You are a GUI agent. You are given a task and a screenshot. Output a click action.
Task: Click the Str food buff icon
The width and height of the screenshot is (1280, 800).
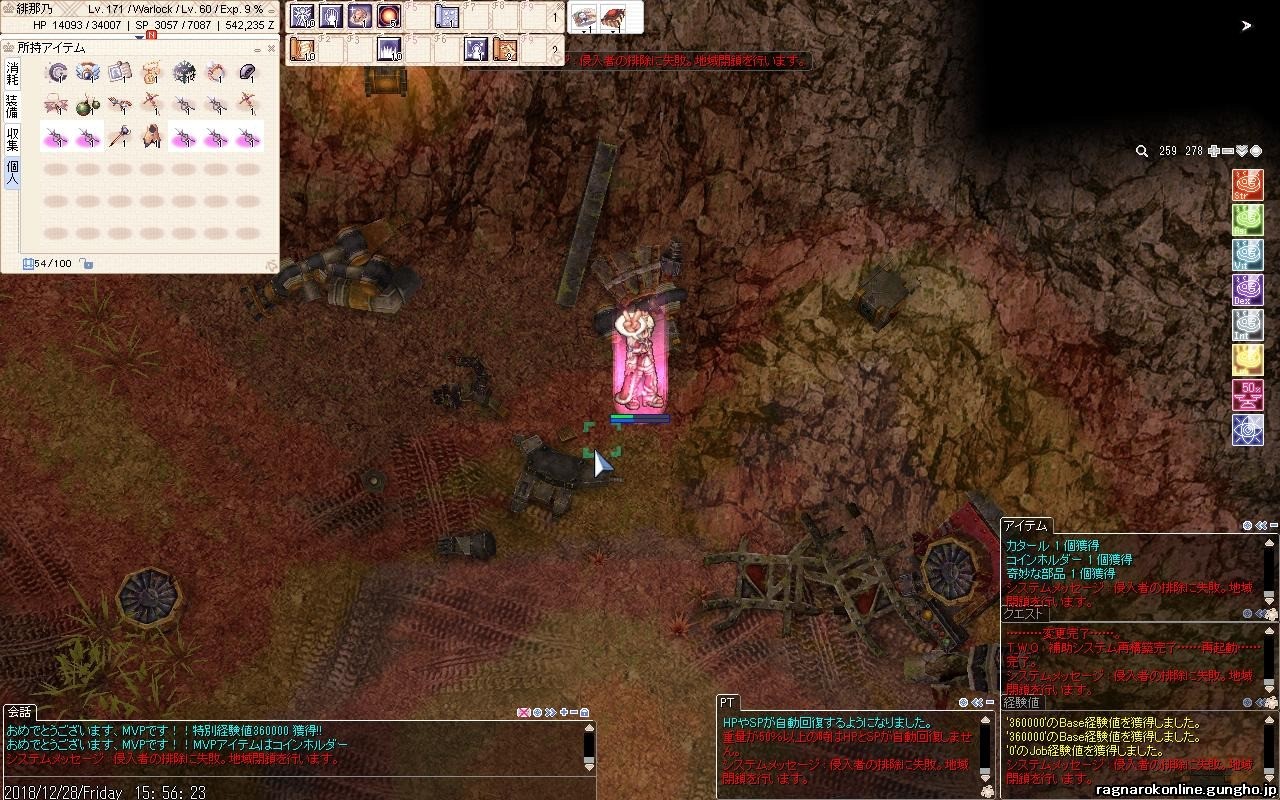tap(1247, 185)
